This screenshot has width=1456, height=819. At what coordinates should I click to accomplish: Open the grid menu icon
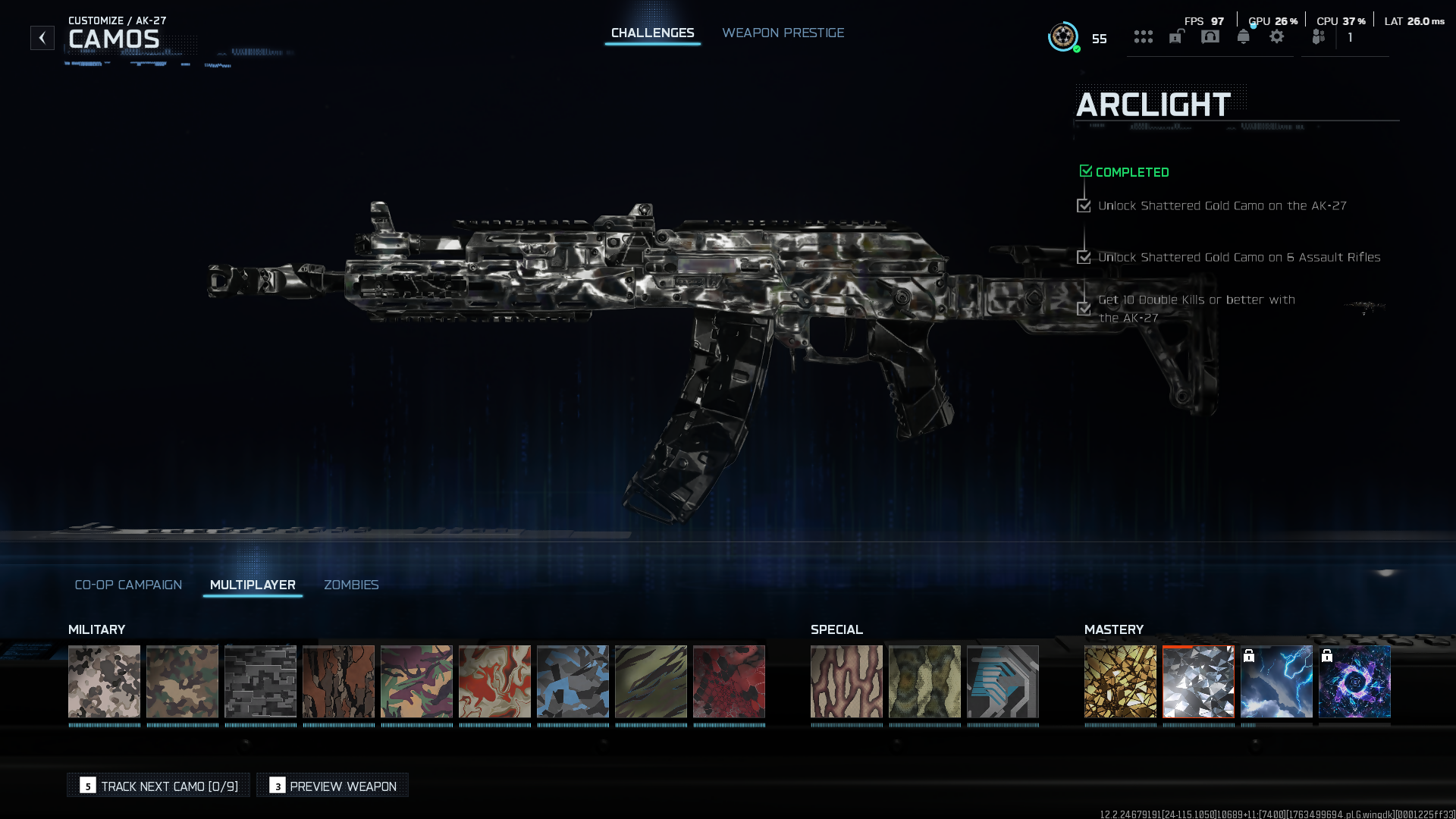(1144, 37)
